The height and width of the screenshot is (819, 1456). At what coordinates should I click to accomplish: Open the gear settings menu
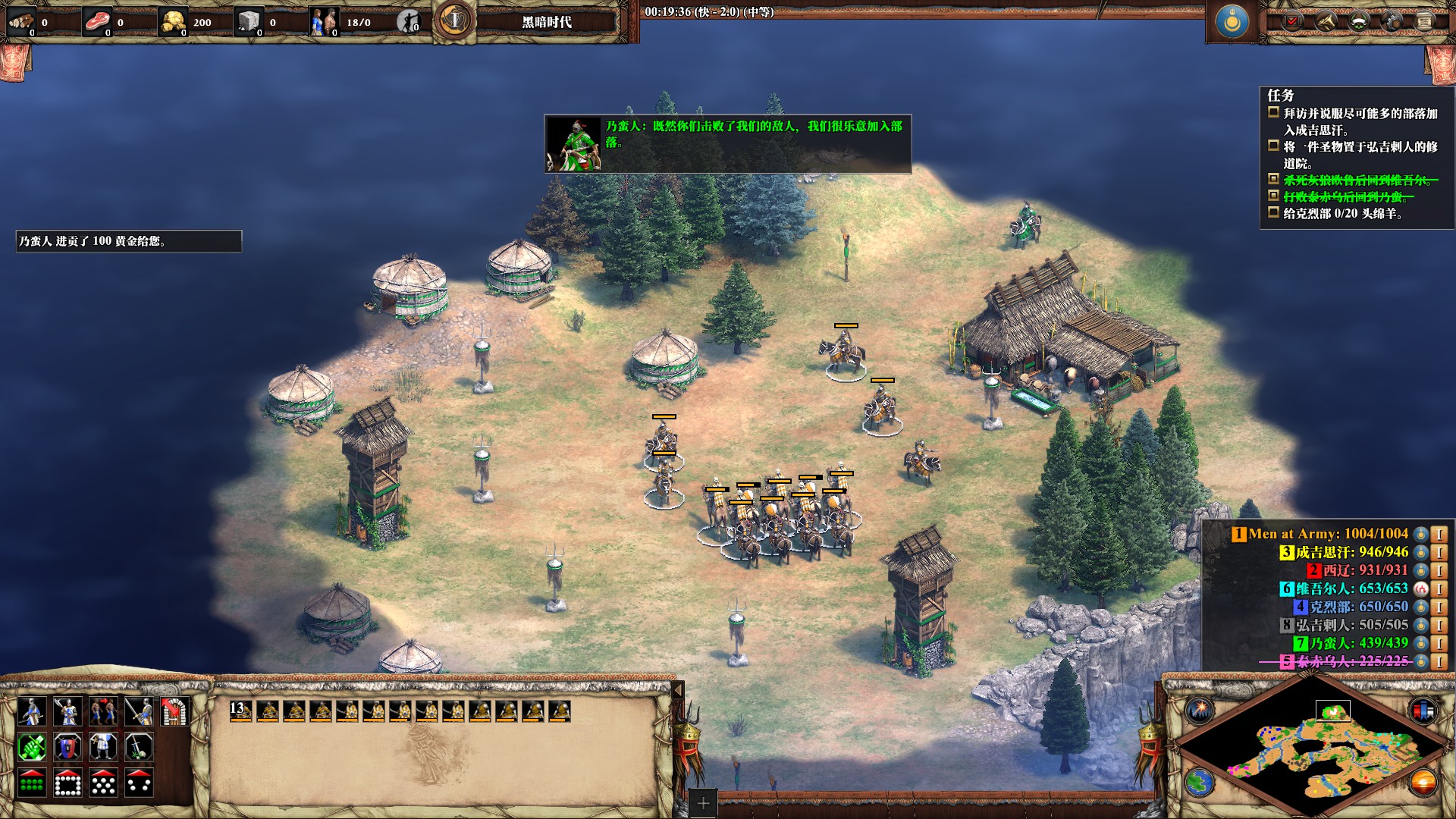[x=1392, y=21]
